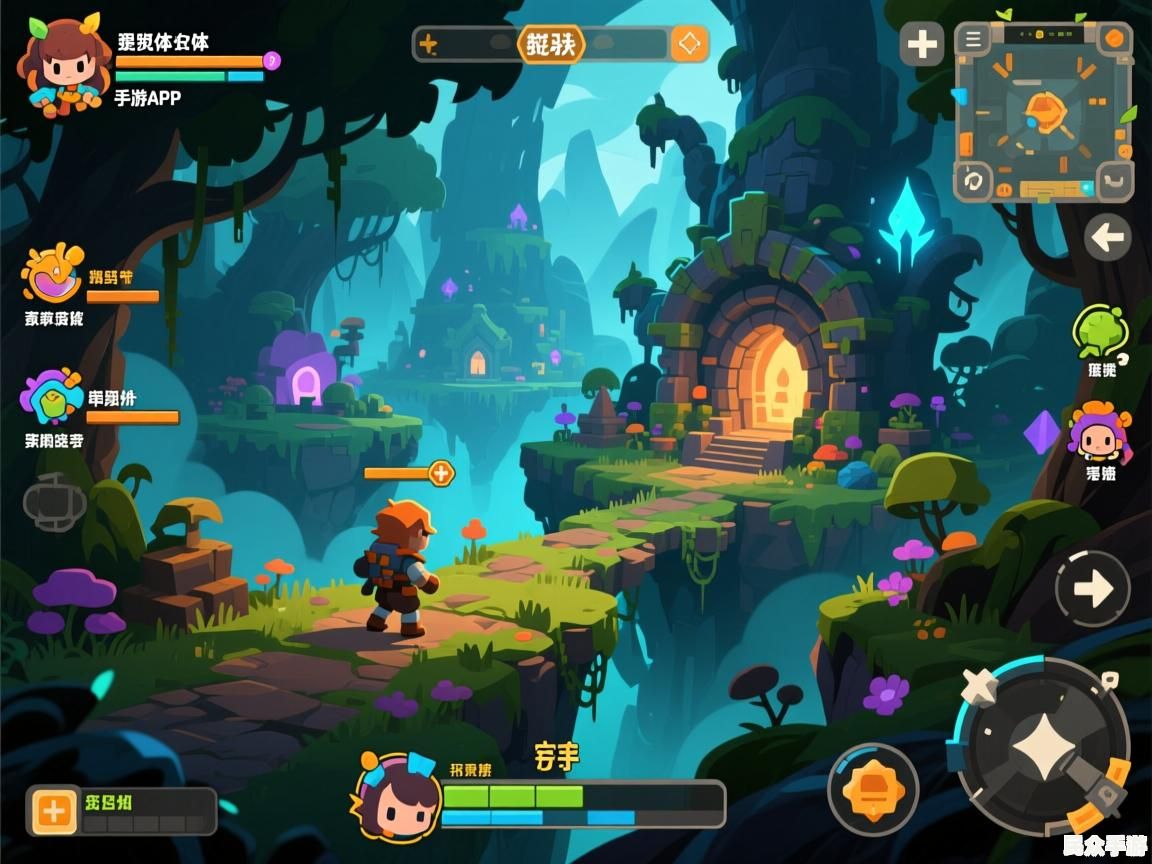Select the plus icon on the top bar
1152x864 pixels.
(x=428, y=45)
